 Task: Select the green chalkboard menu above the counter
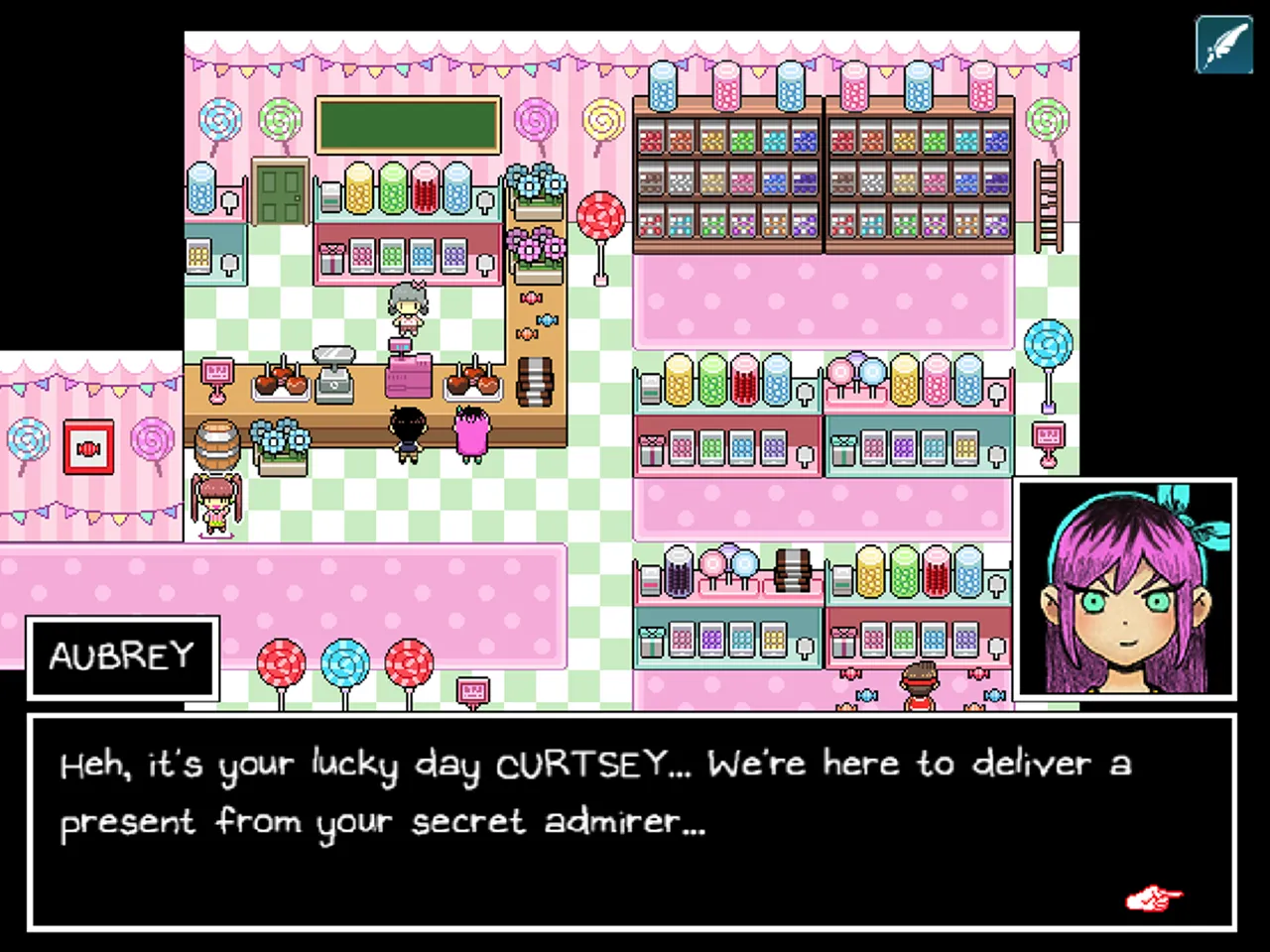[408, 124]
